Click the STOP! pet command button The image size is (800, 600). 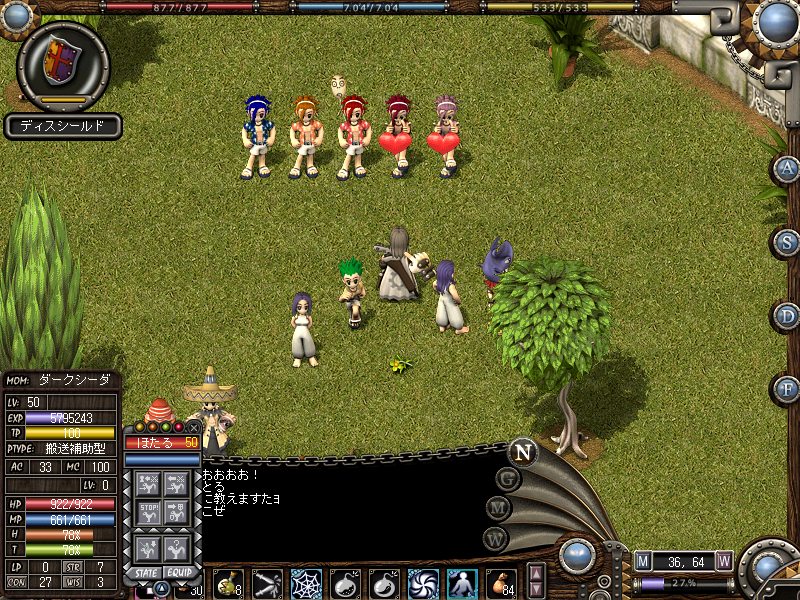[x=147, y=512]
